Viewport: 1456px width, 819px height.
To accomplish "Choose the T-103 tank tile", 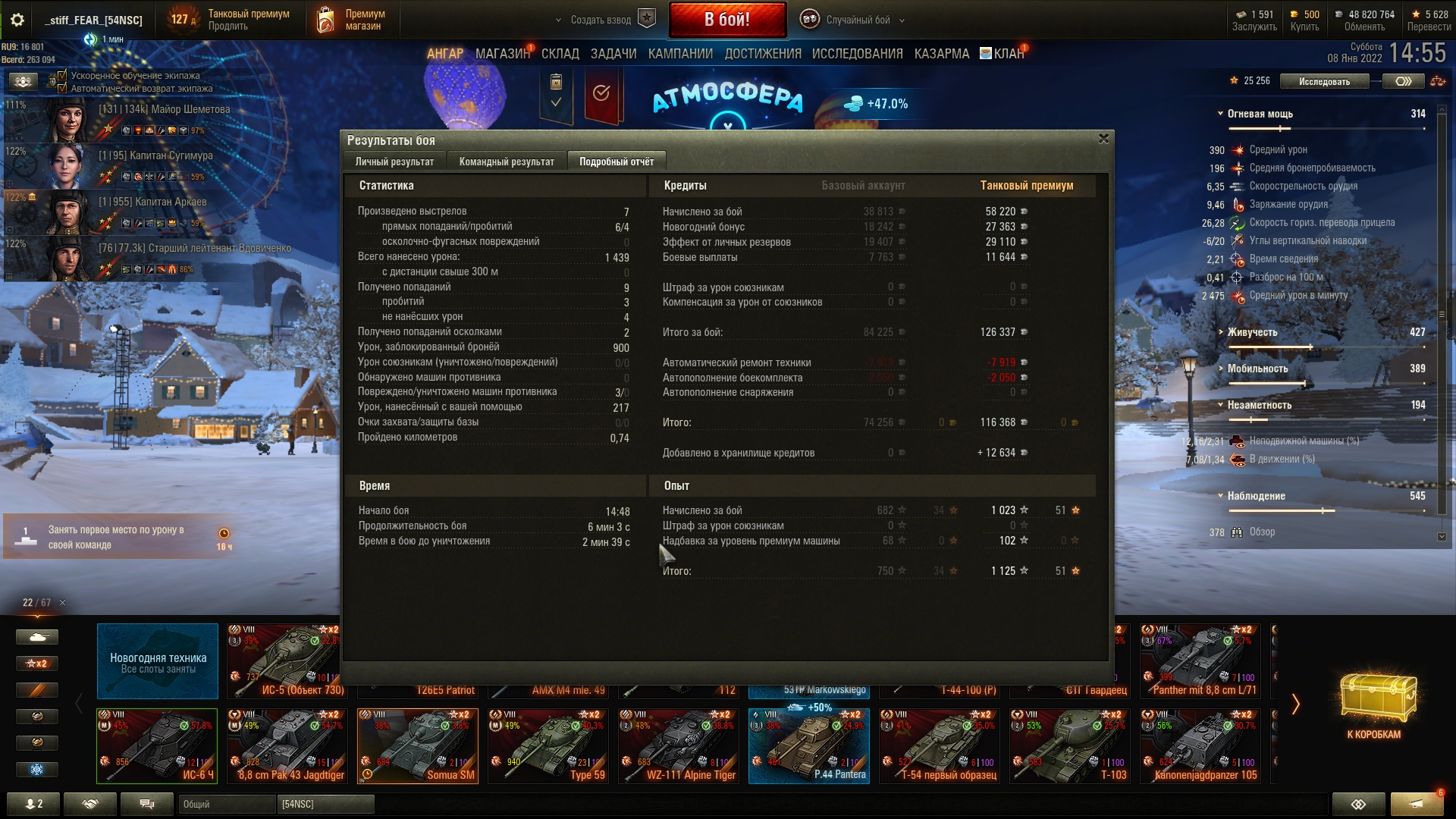I will point(1069,745).
